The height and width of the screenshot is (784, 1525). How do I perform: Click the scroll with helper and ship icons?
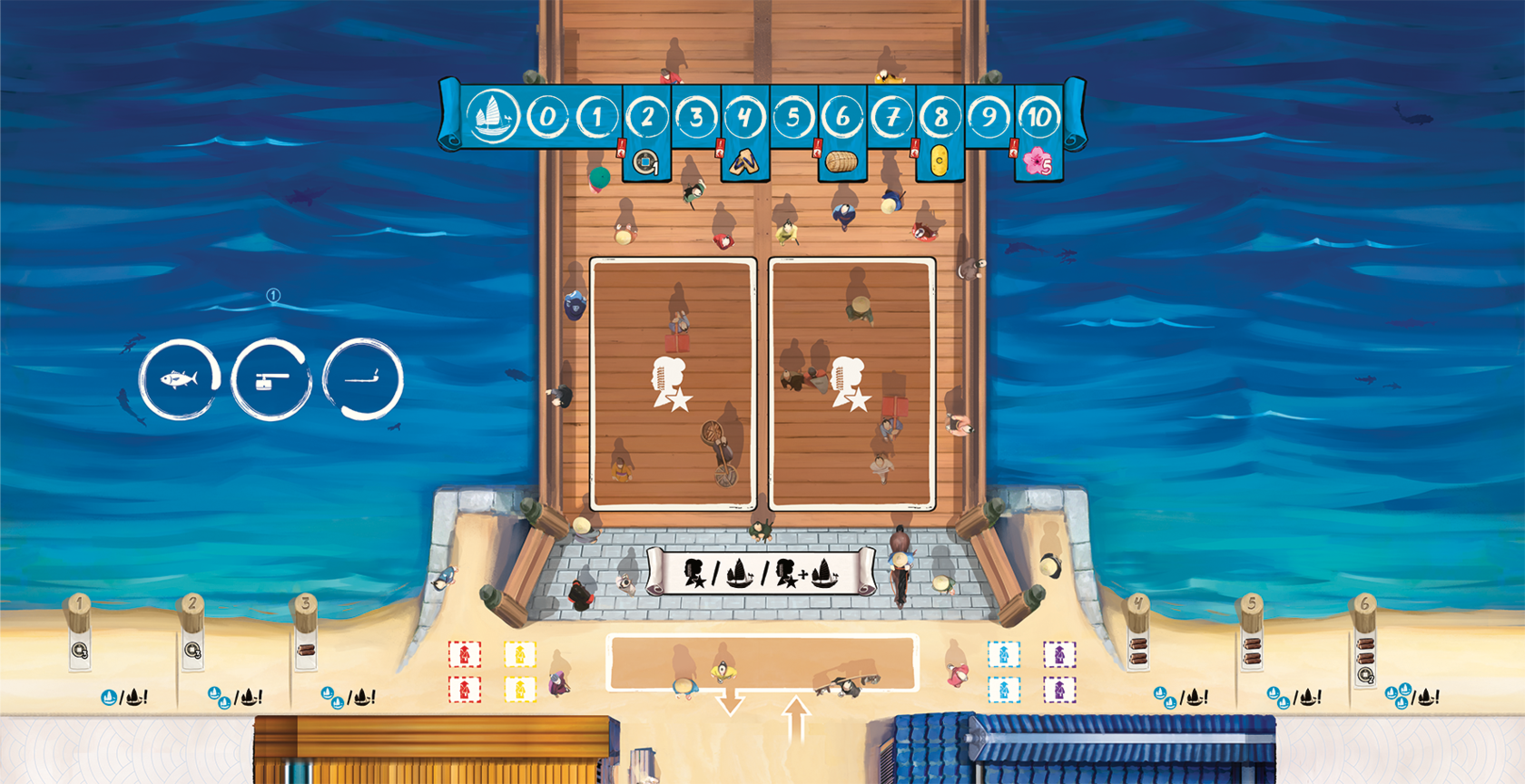point(761,573)
